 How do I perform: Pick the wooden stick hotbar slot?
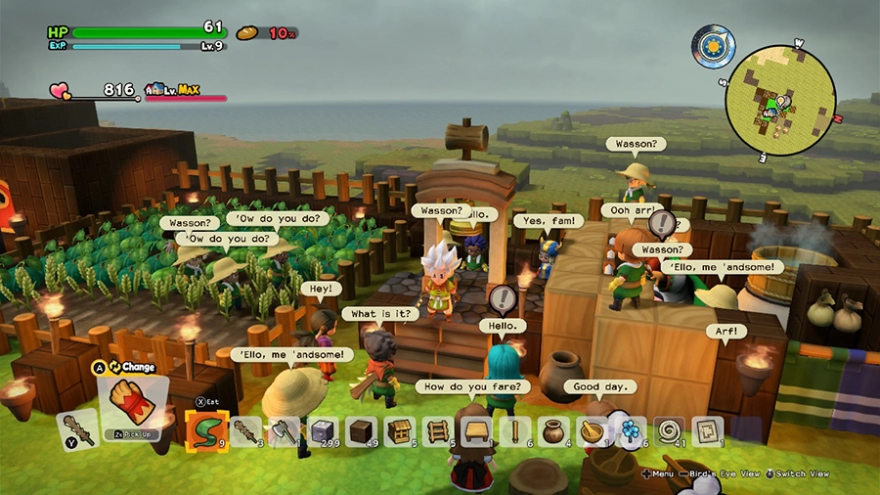pos(515,431)
